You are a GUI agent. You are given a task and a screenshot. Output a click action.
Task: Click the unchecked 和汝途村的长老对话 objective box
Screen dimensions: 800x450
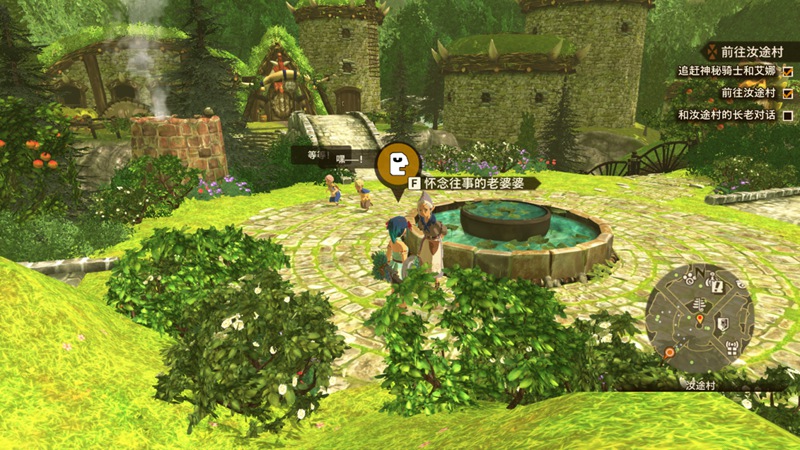click(788, 115)
